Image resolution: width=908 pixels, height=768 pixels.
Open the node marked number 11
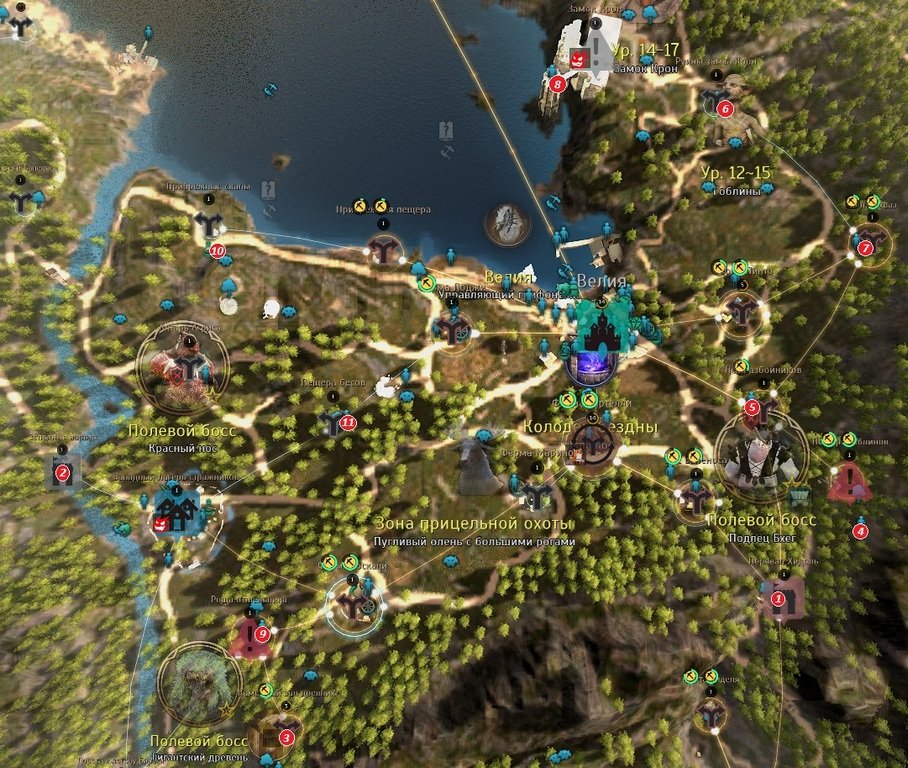[347, 423]
